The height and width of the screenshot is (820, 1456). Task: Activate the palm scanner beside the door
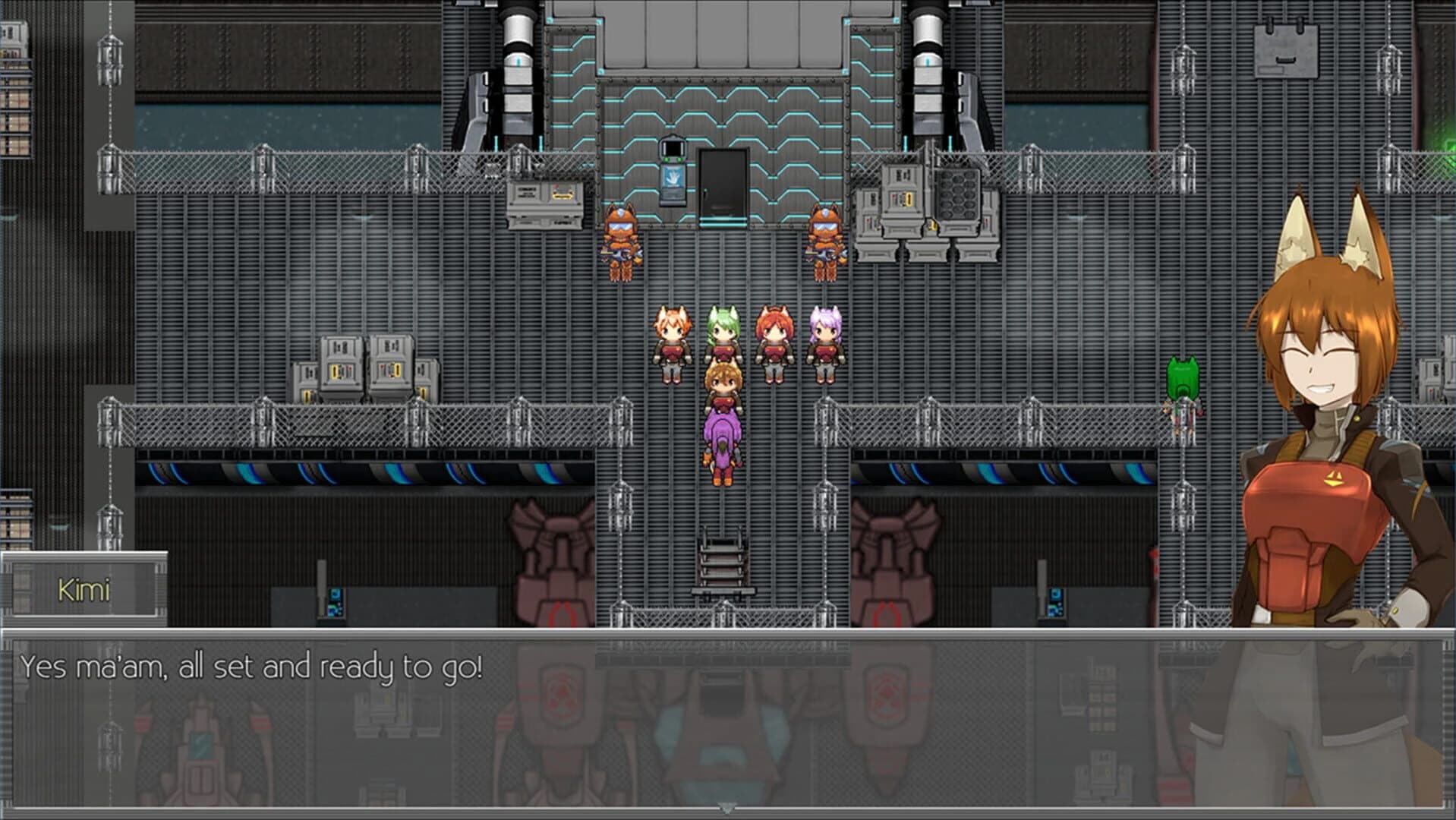(x=672, y=176)
